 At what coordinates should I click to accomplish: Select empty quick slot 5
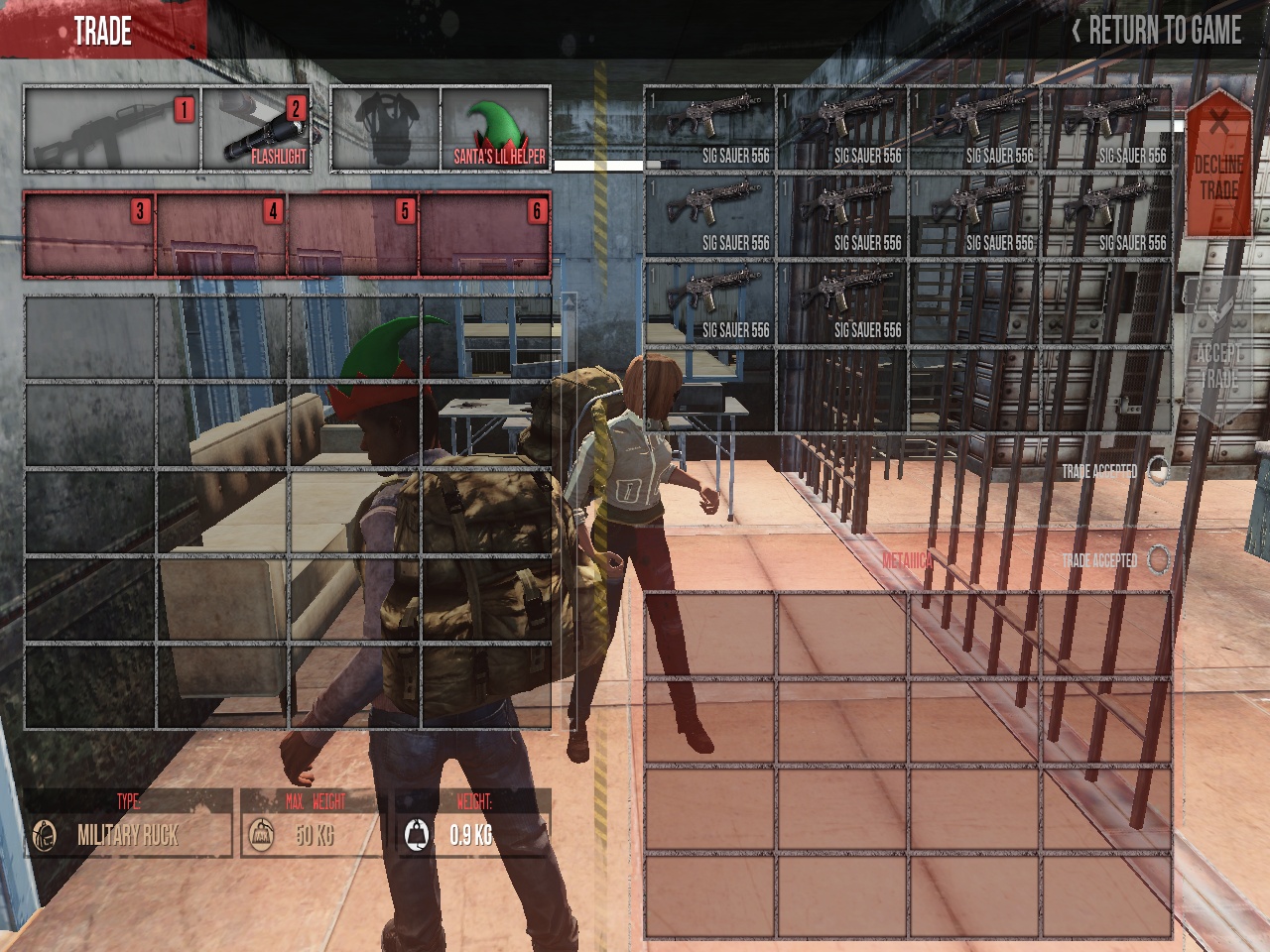coord(353,235)
